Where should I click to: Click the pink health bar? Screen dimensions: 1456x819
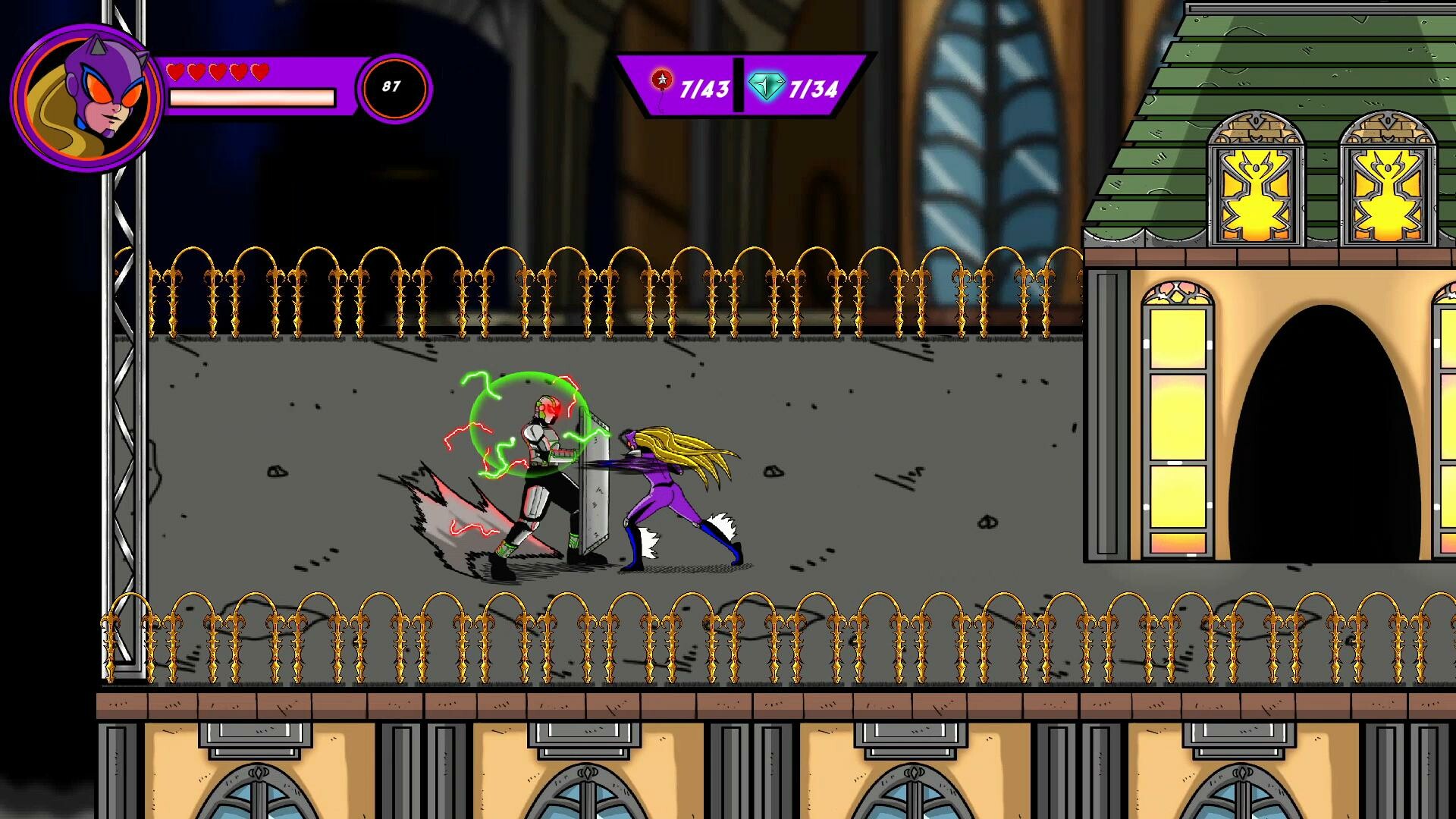point(254,99)
